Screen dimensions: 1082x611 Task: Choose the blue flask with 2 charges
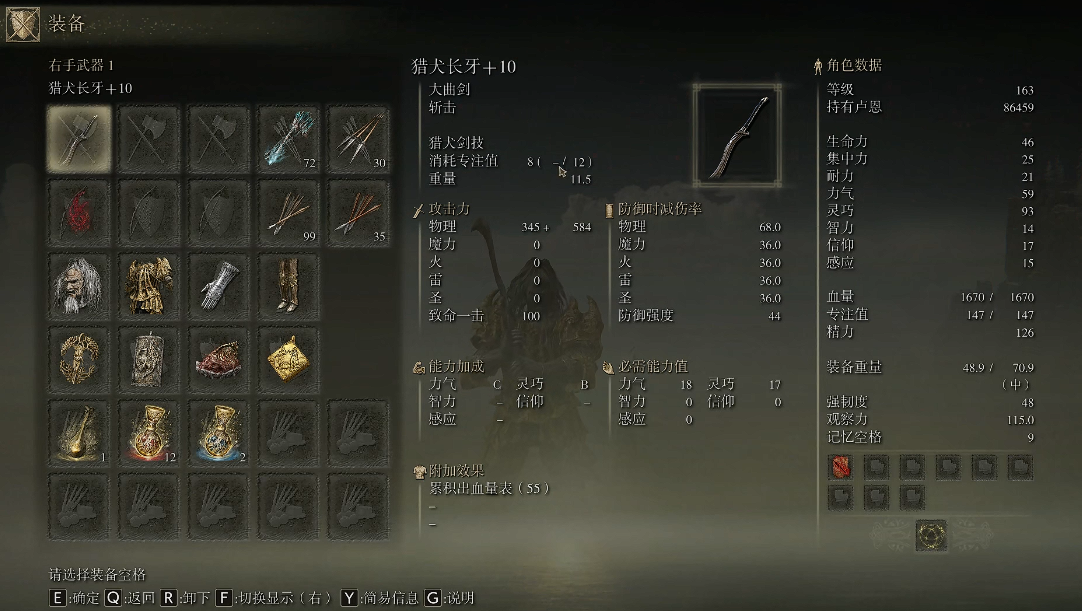pos(219,434)
